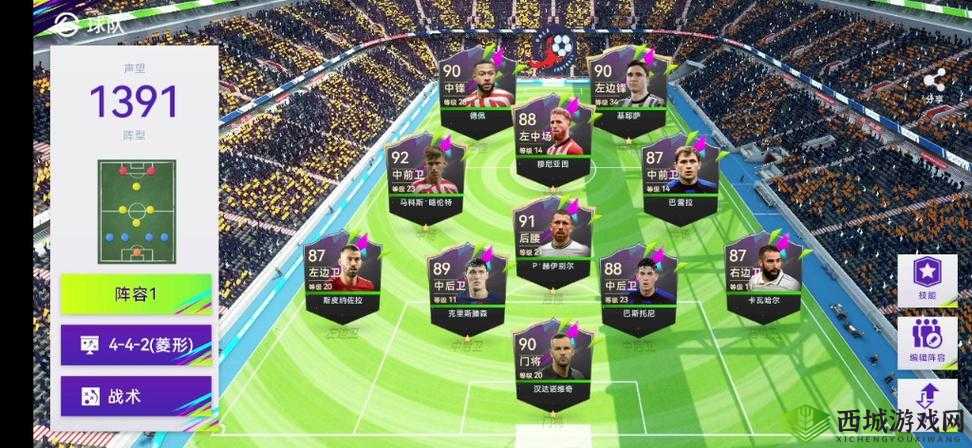Open the 技能 skills button
The width and height of the screenshot is (972, 448).
point(926,278)
